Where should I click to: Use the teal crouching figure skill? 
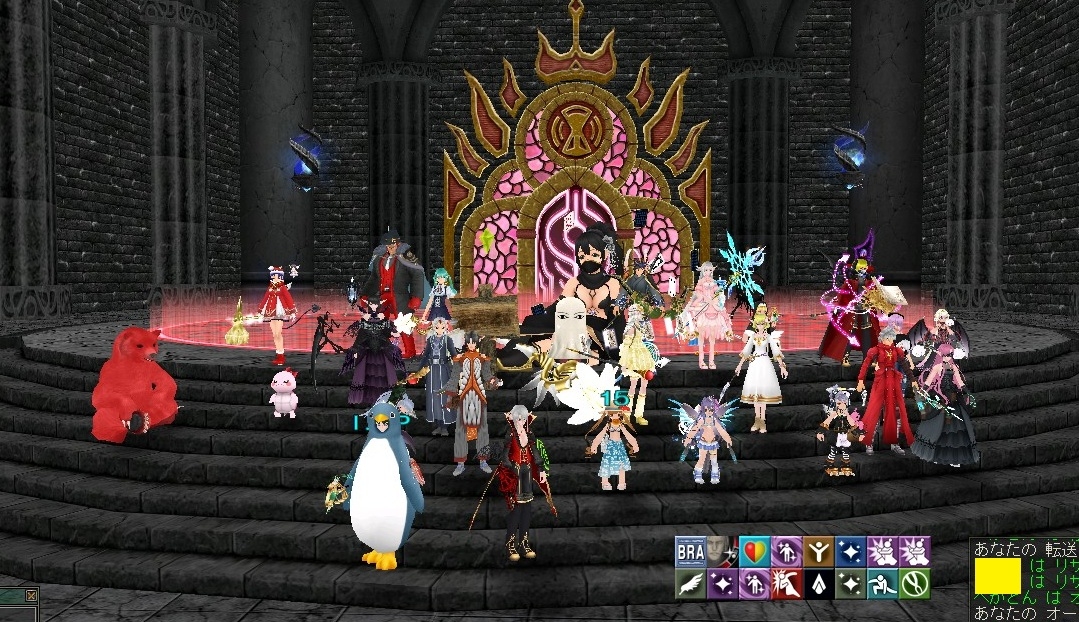pos(883,583)
